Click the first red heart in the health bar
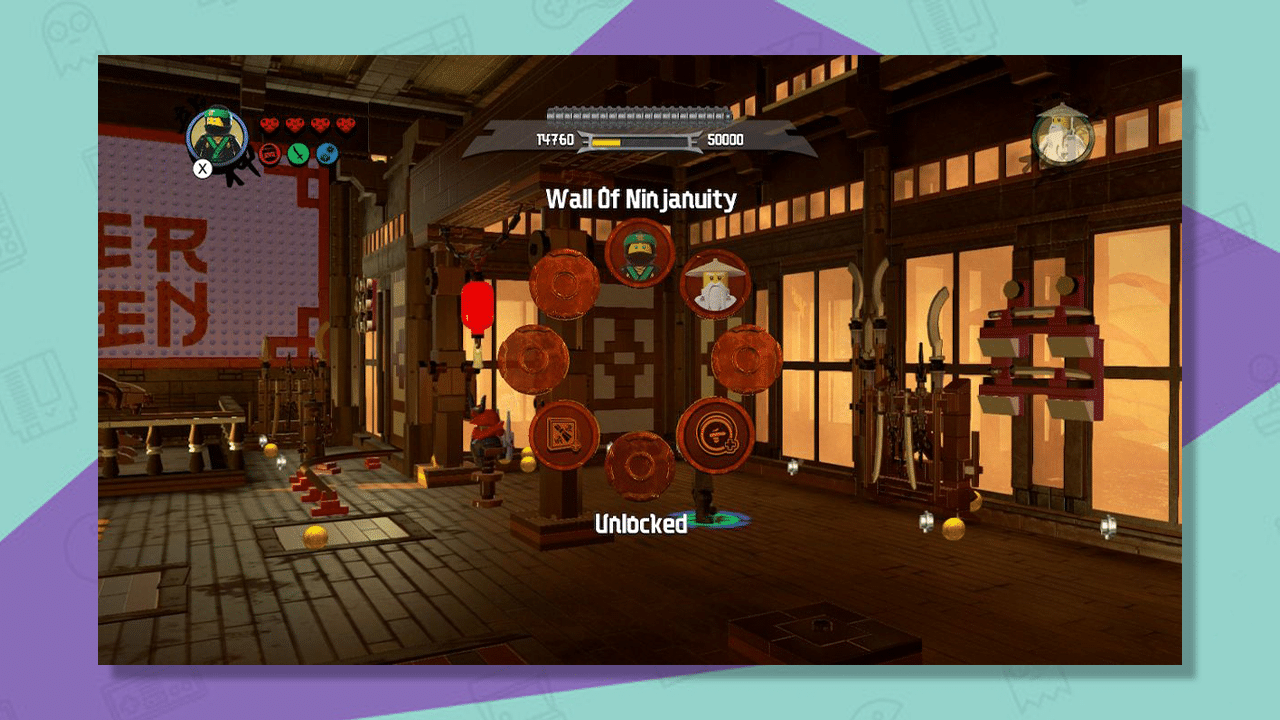The height and width of the screenshot is (720, 1280). (269, 124)
